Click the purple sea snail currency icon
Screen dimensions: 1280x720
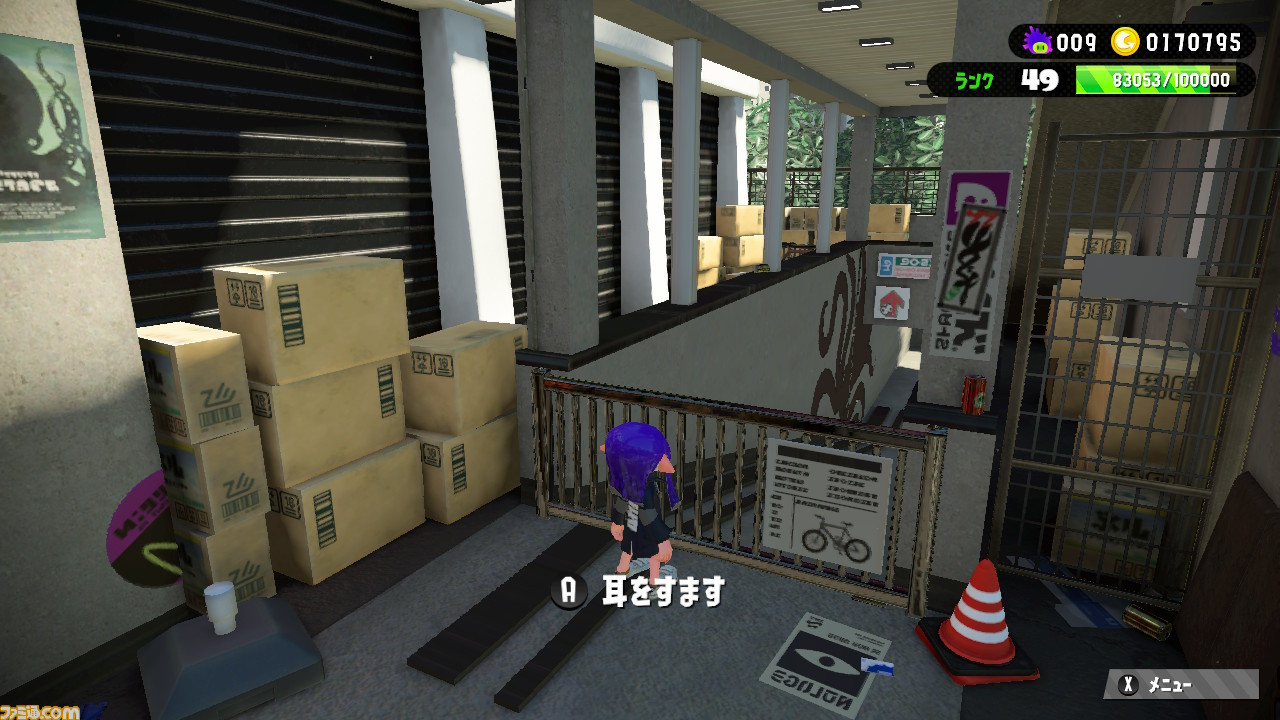pos(1040,43)
